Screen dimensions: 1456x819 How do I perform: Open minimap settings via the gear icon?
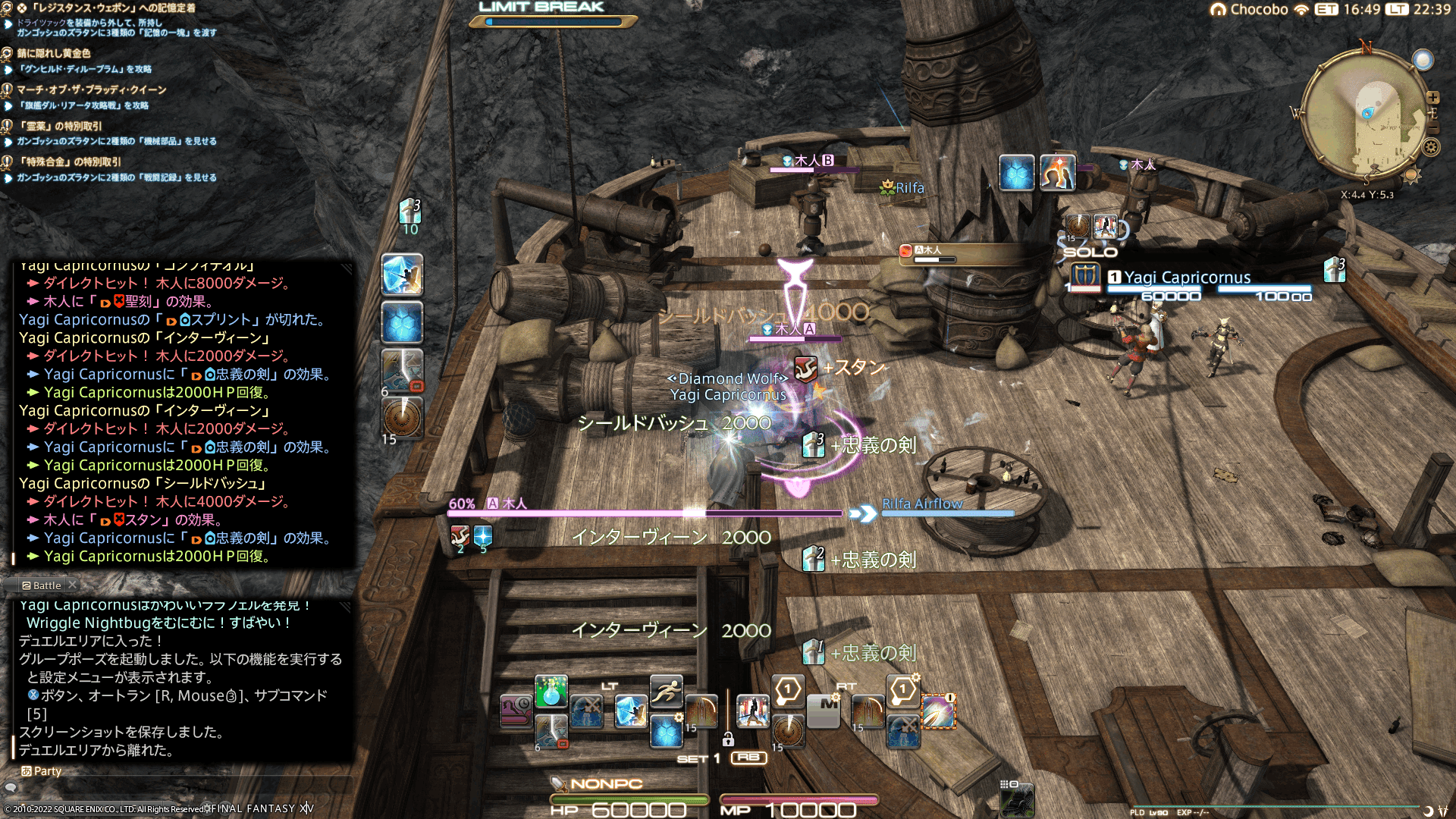click(x=1430, y=147)
